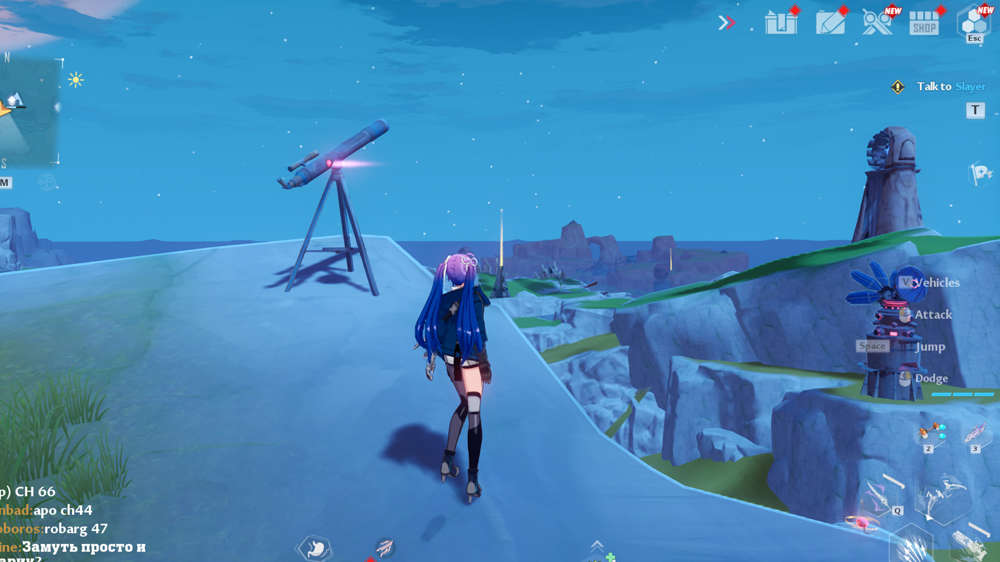Open the minimap
The height and width of the screenshot is (562, 1000).
point(28,110)
